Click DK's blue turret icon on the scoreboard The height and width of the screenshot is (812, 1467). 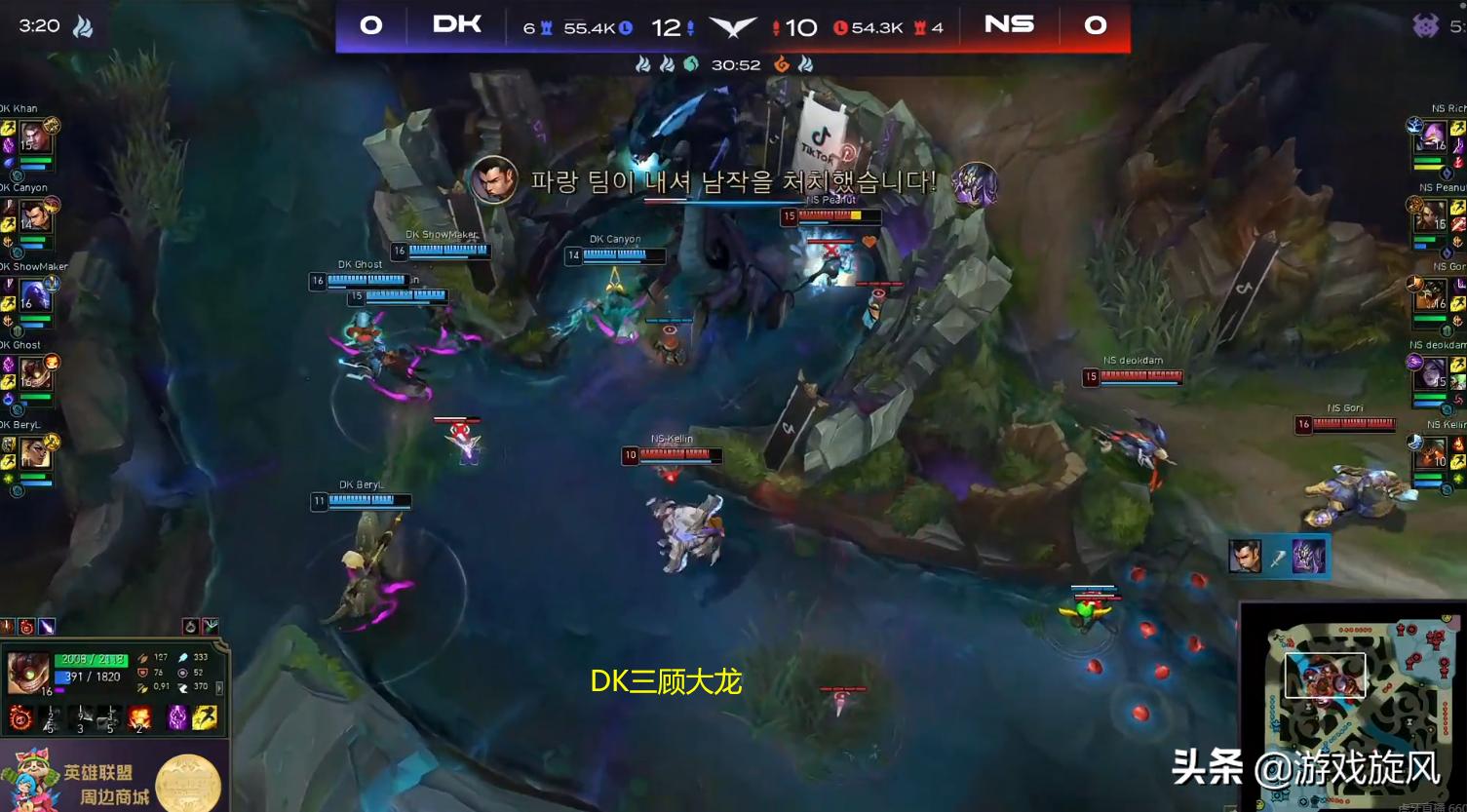click(x=546, y=28)
